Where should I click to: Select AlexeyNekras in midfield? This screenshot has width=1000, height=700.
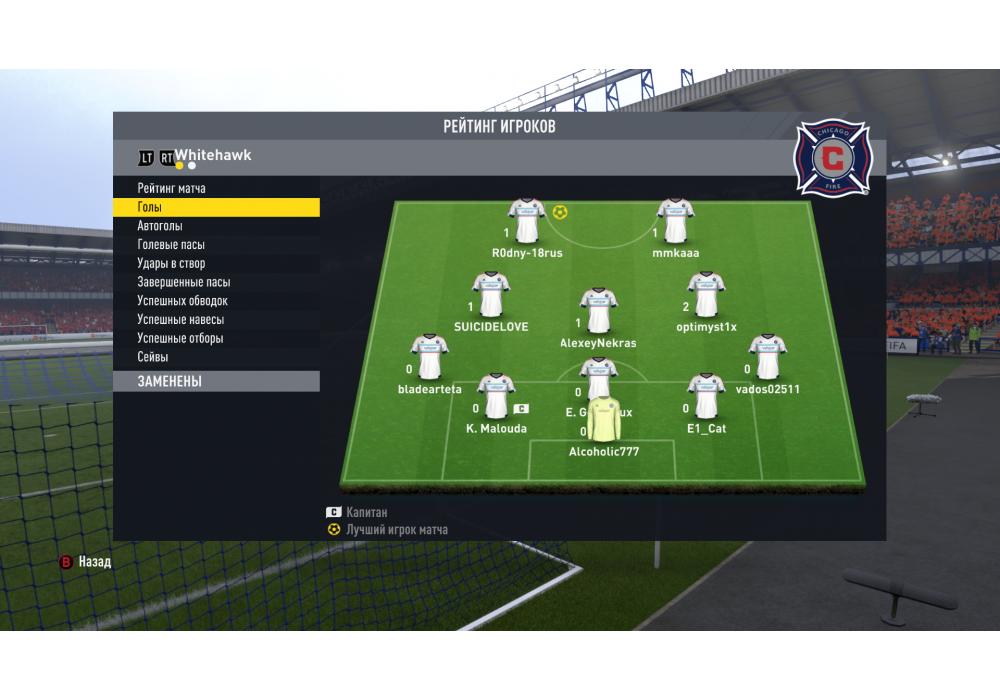598,311
